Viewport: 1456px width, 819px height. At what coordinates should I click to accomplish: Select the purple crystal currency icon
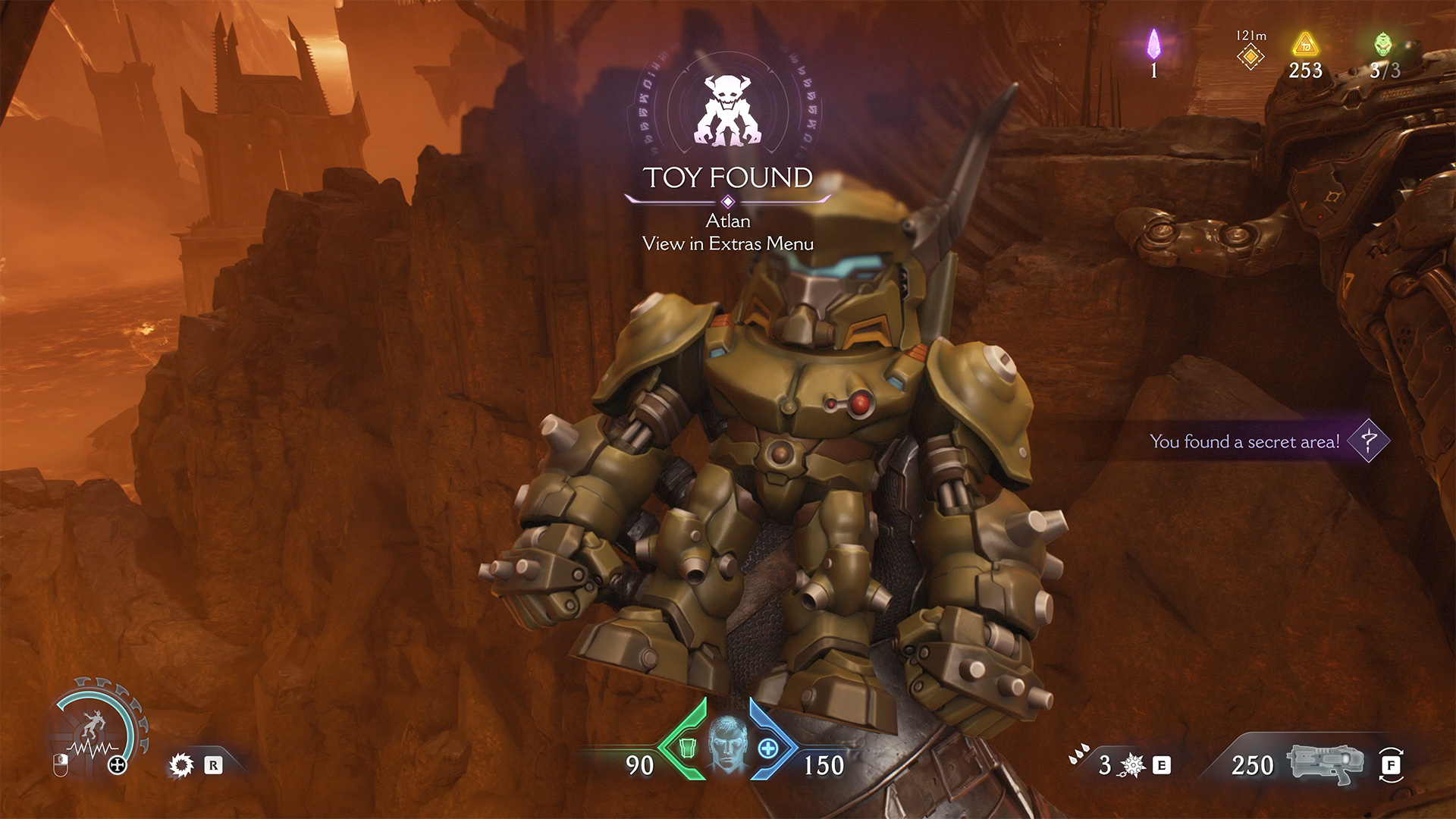pos(1153,44)
